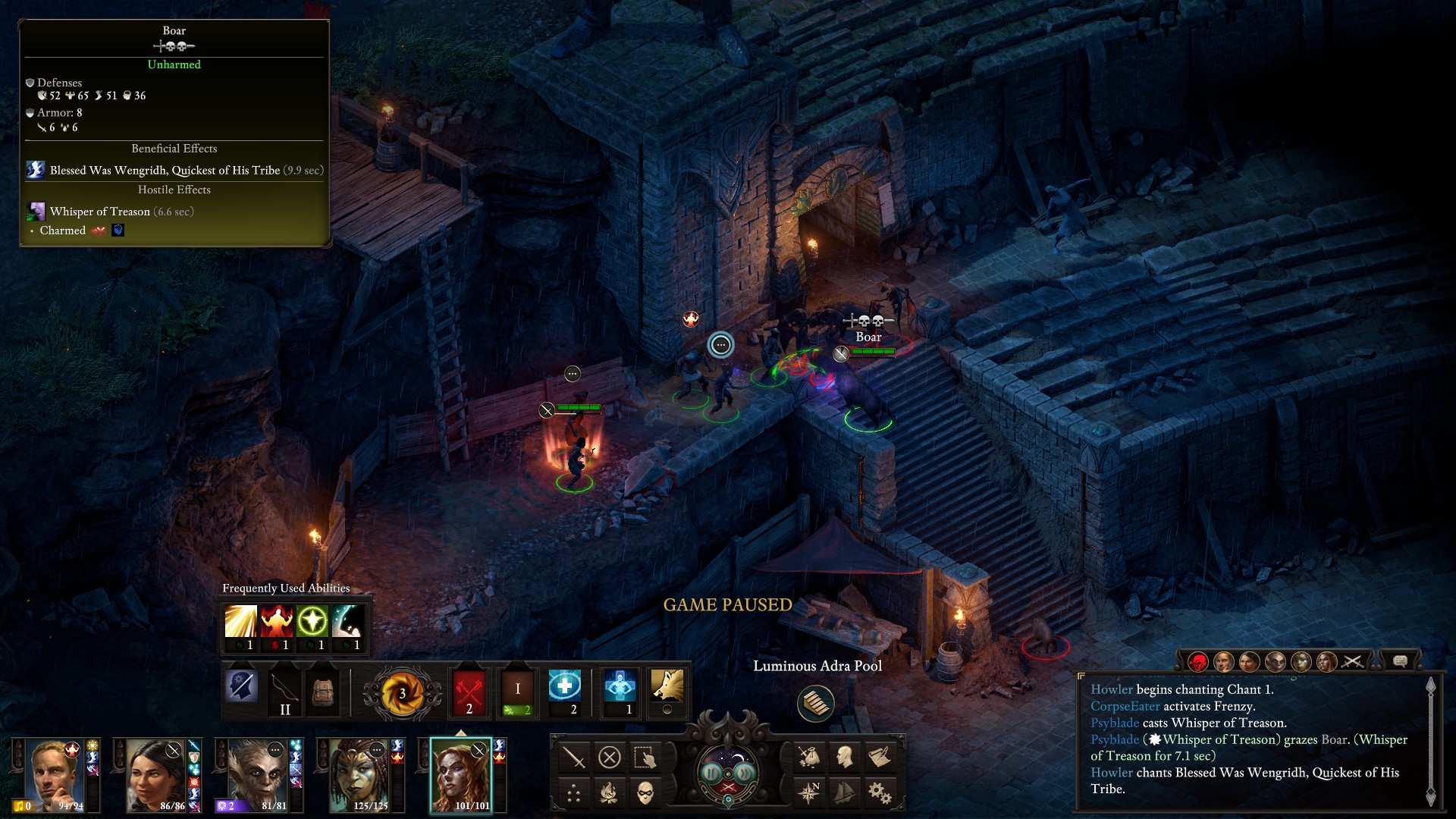This screenshot has width=1456, height=819.
Task: Cancel current action with circled X button
Action: (x=610, y=758)
